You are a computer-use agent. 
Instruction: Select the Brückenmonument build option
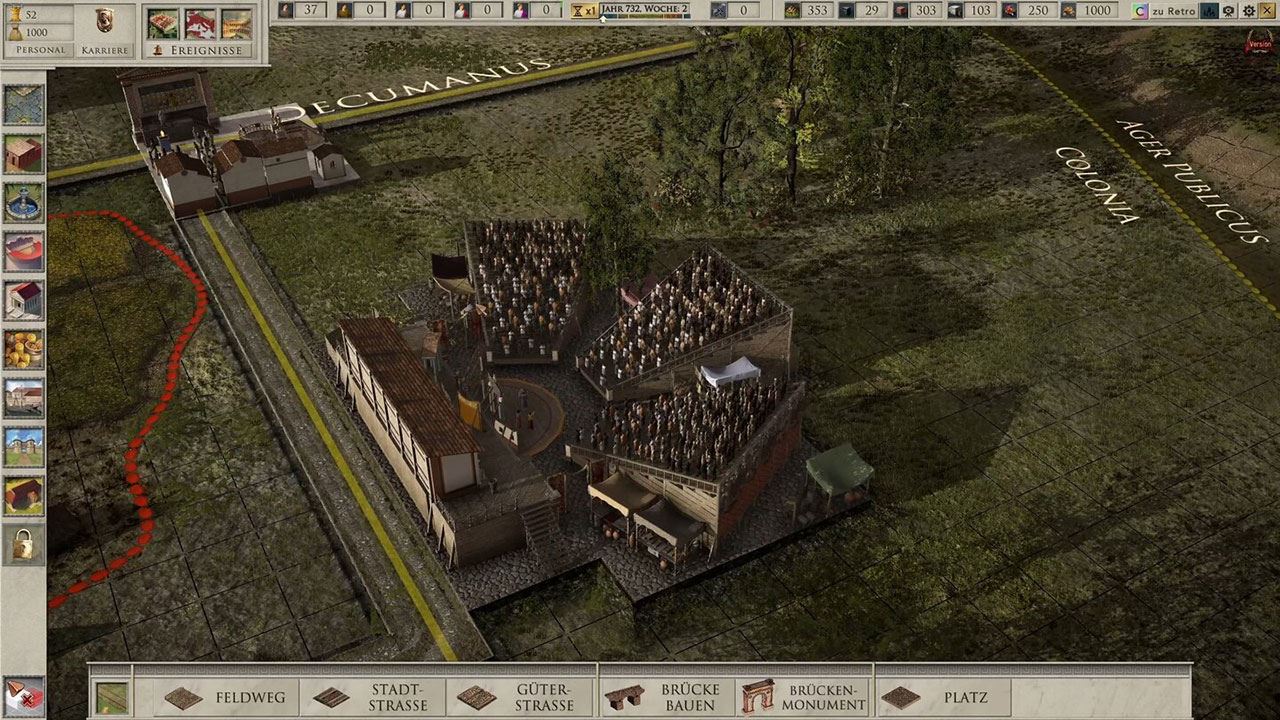804,697
